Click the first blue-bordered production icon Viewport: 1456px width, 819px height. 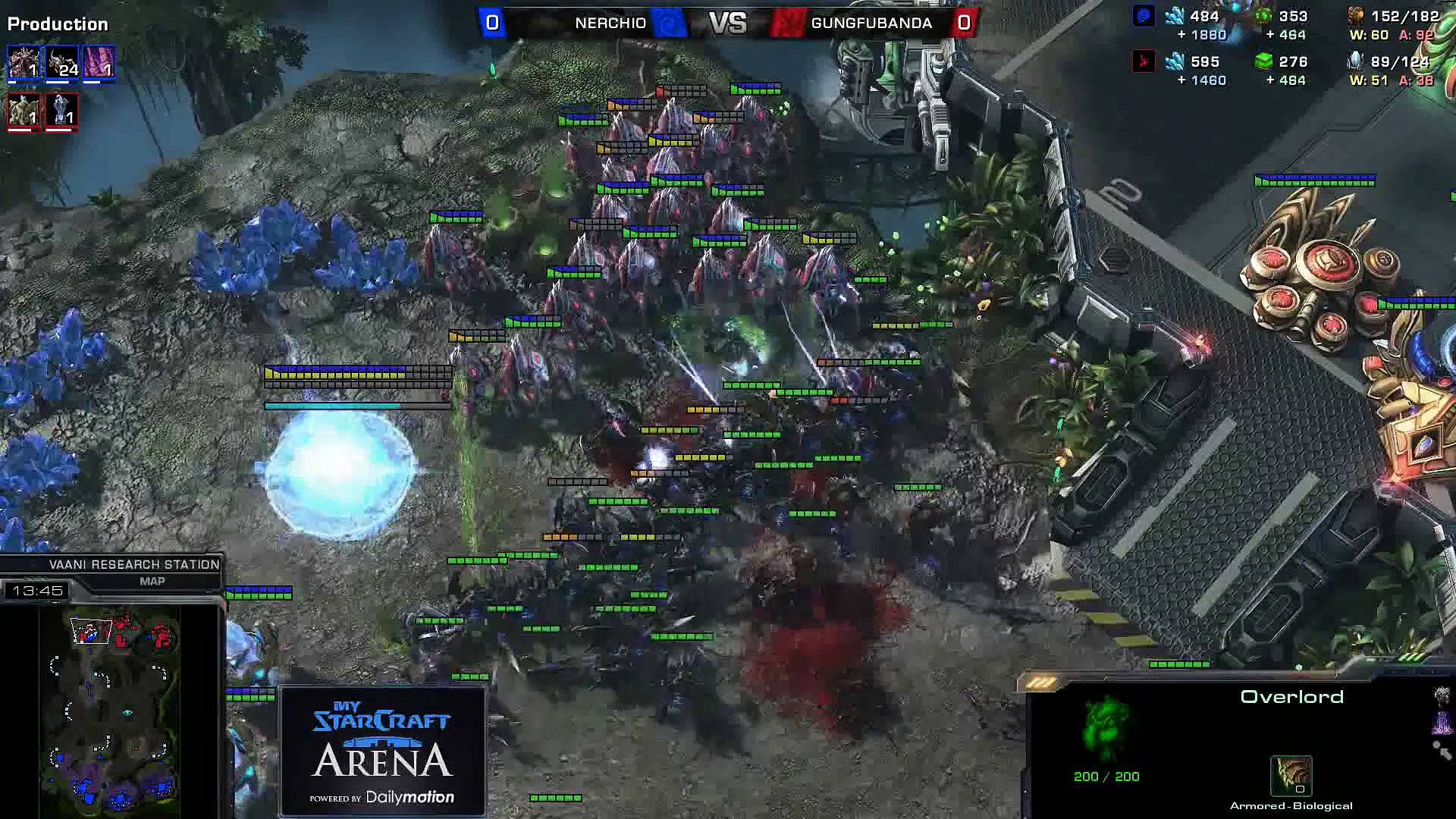(24, 62)
